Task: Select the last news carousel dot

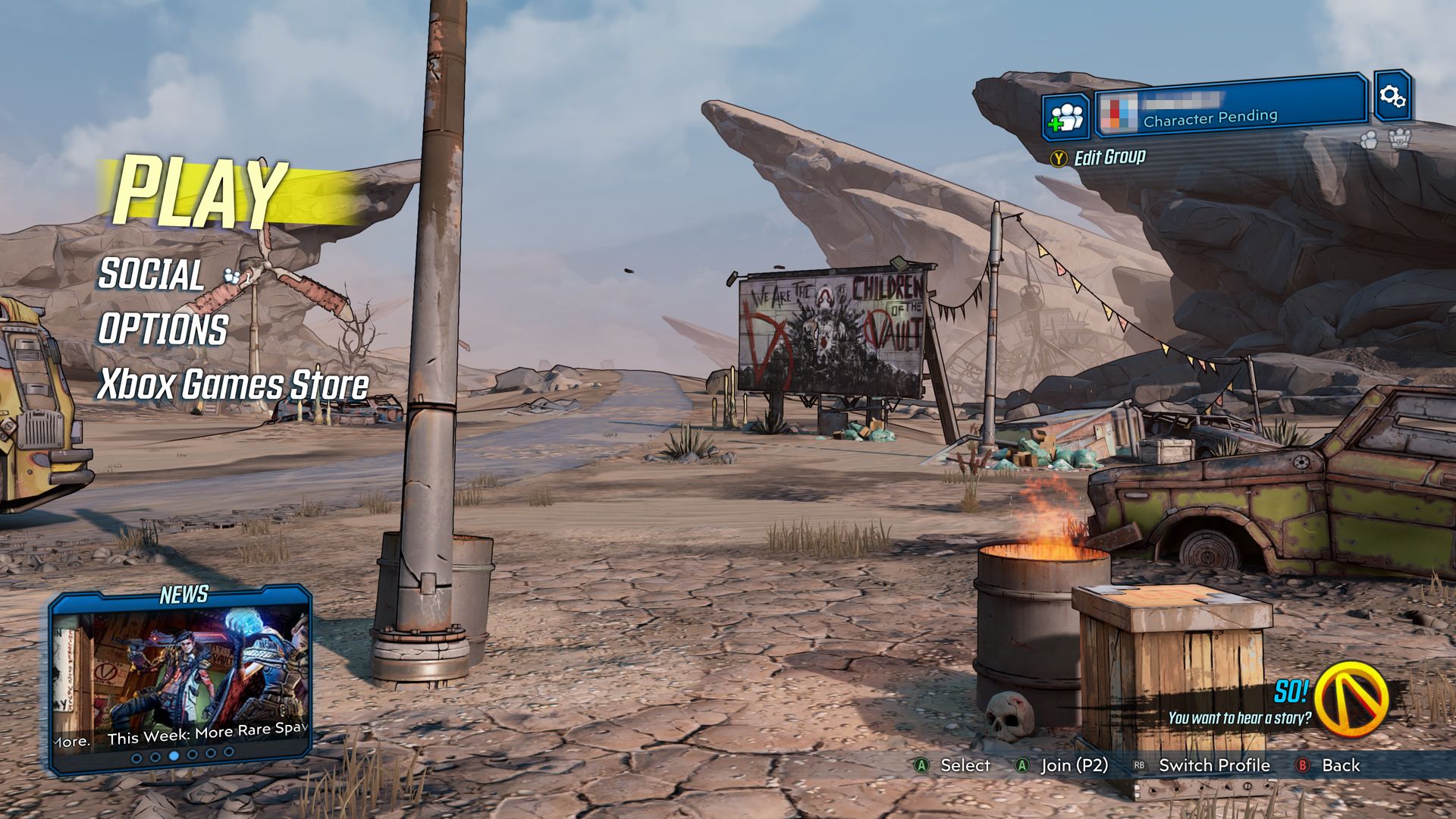Action: point(228,756)
